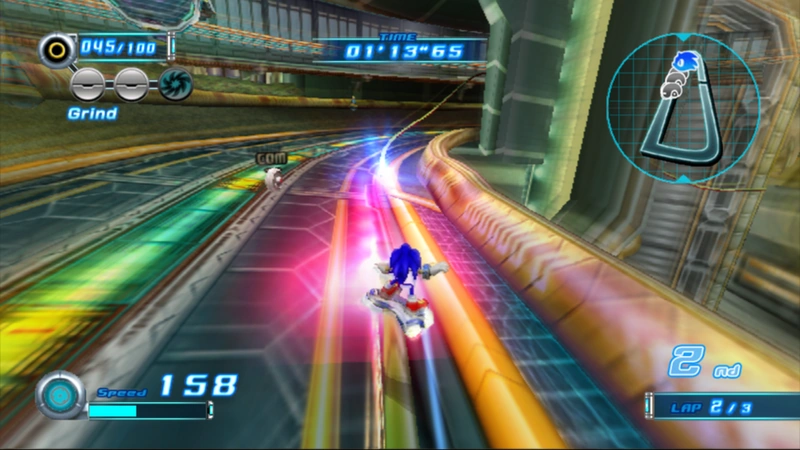Click the gold ring counter icon

pos(55,48)
